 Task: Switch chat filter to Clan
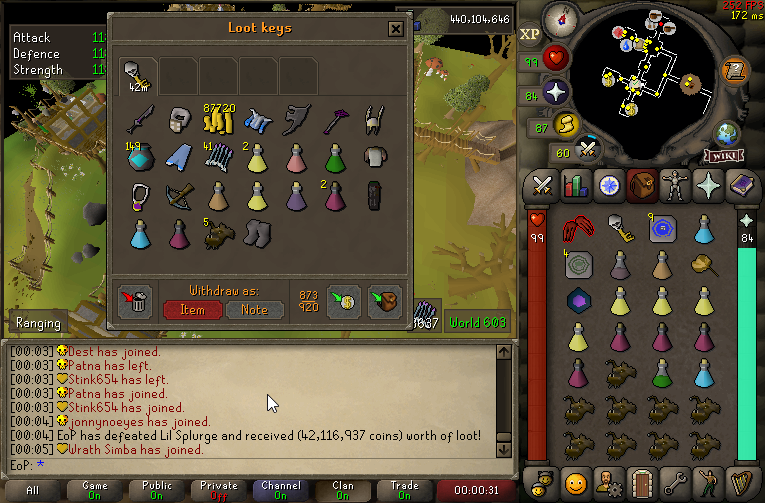342,490
